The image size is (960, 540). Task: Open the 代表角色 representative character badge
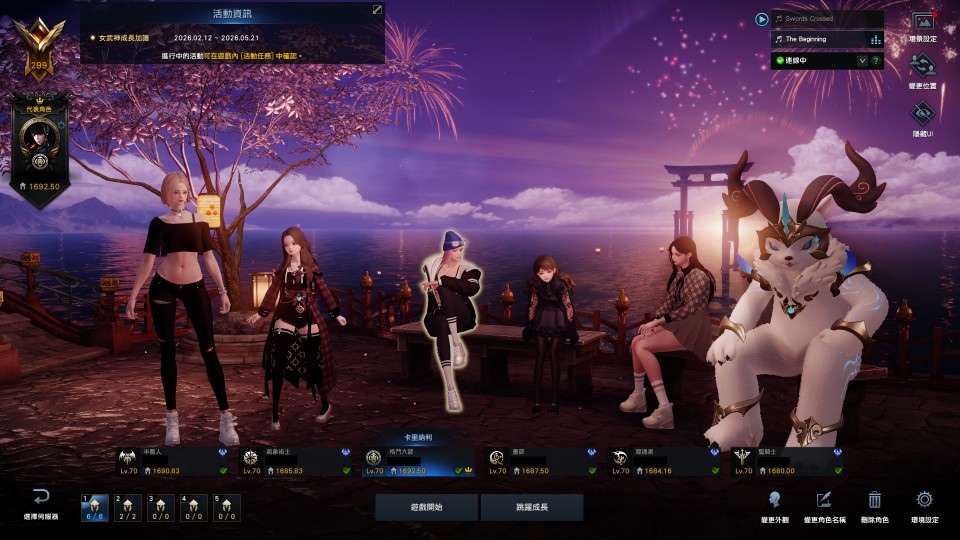tap(39, 149)
